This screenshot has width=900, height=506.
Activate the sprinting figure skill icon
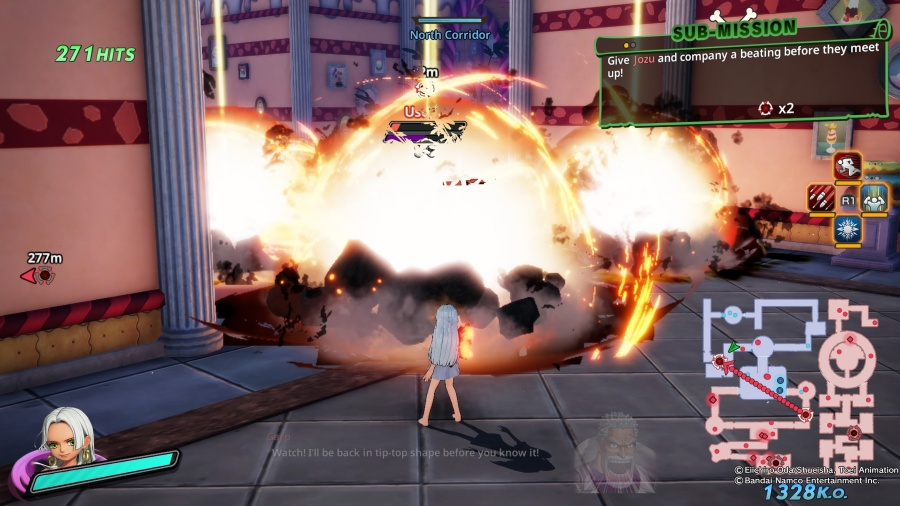[x=848, y=167]
